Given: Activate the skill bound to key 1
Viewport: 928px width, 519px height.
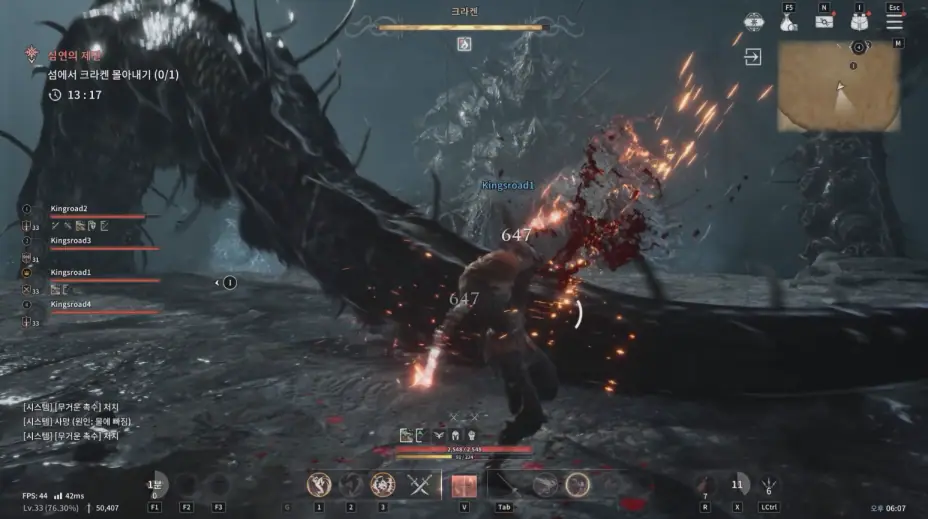Looking at the screenshot, I should (320, 485).
